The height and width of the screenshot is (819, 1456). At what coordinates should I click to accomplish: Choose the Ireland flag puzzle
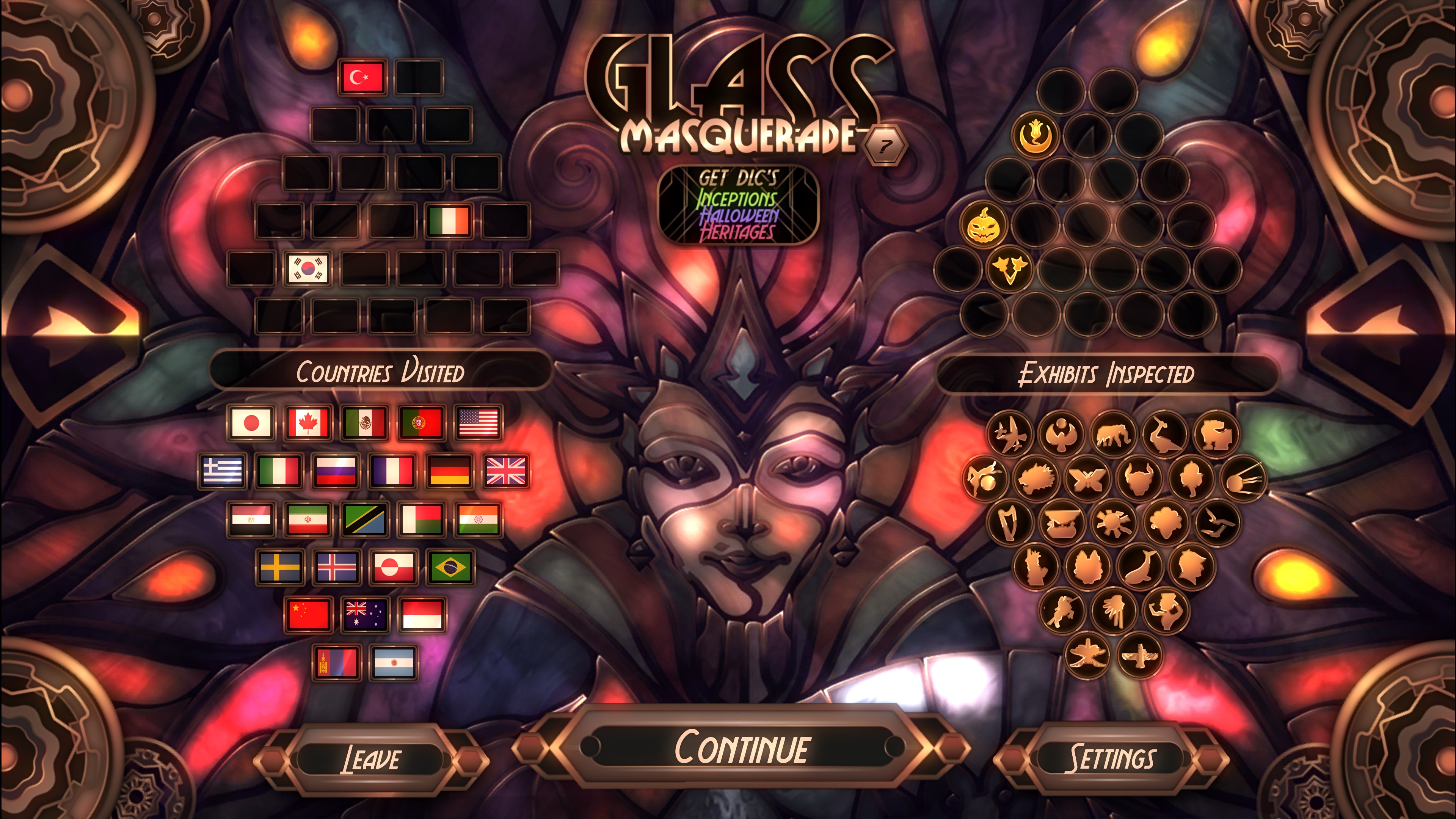(449, 220)
